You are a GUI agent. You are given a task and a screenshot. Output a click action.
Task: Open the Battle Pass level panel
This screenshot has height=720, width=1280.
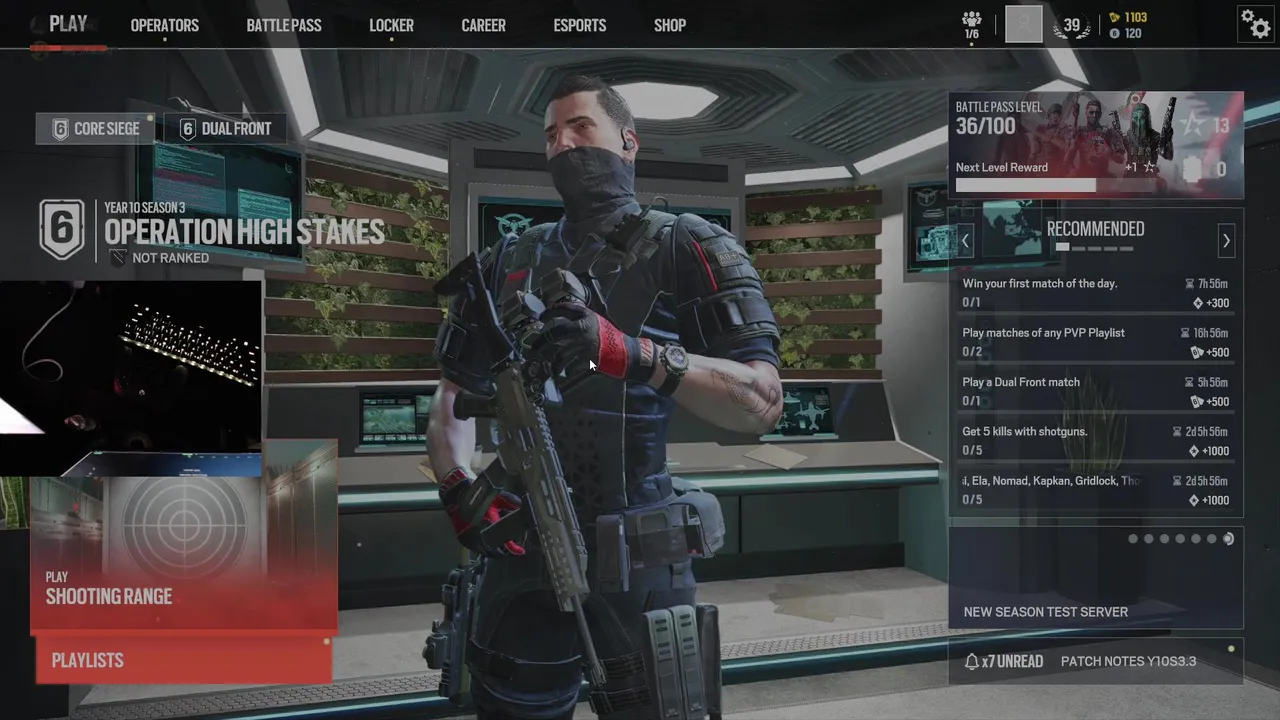click(x=1095, y=144)
